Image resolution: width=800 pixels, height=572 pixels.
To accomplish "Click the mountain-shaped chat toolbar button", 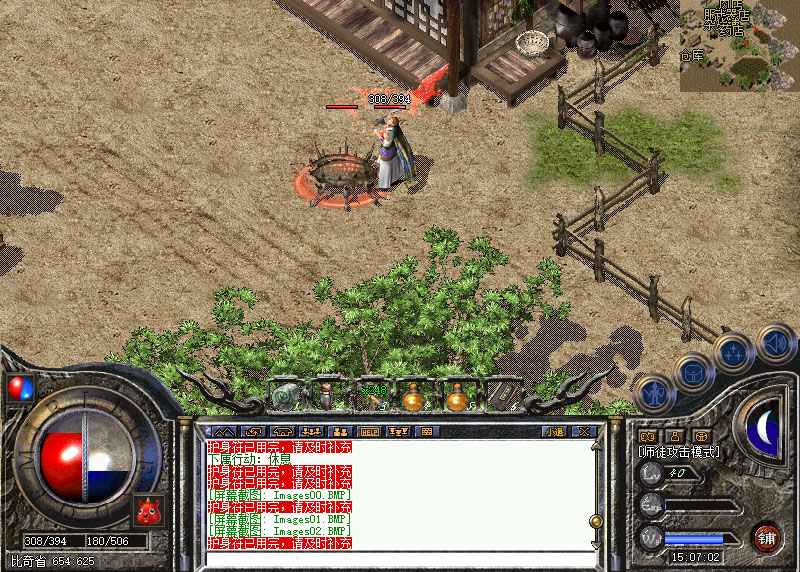I will pos(222,432).
